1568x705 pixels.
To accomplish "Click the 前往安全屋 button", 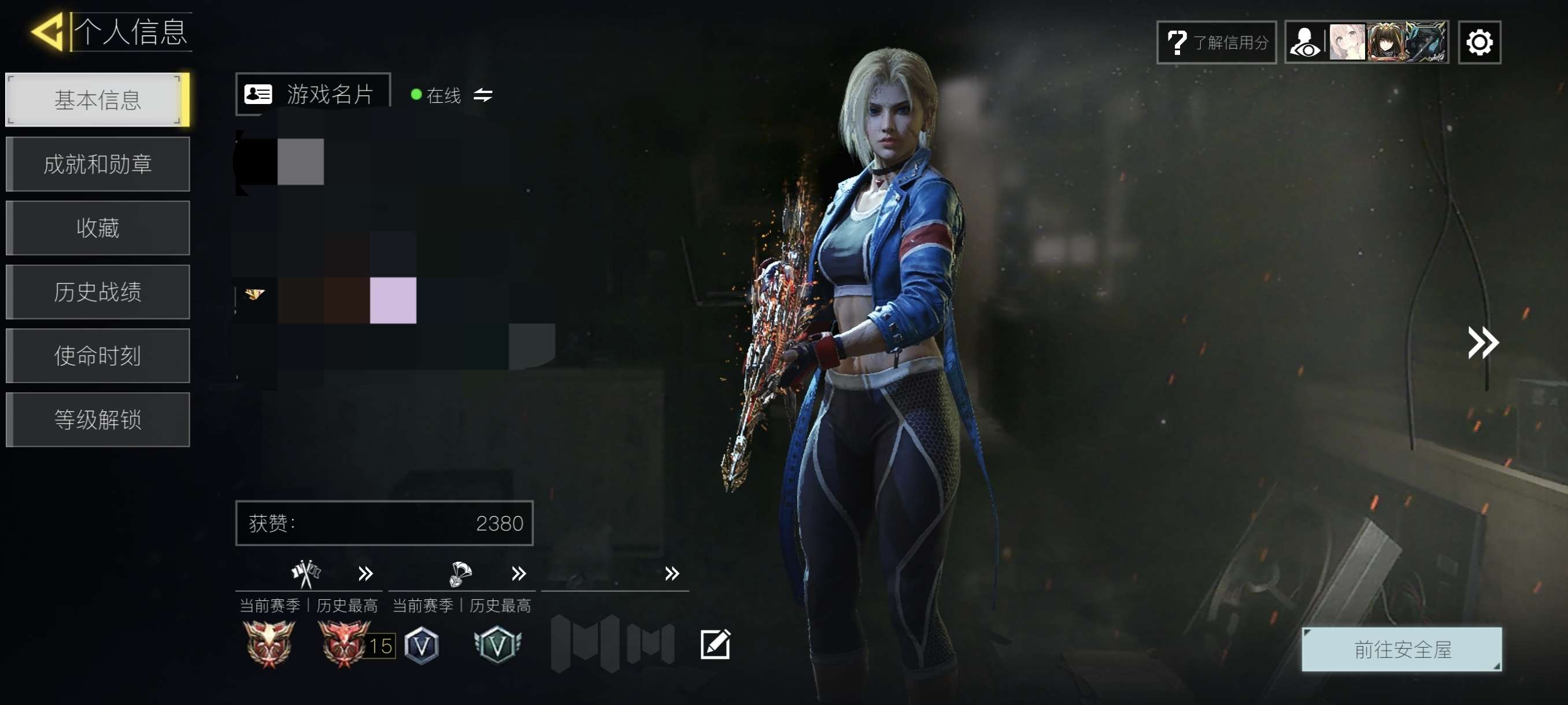I will pyautogui.click(x=1401, y=649).
